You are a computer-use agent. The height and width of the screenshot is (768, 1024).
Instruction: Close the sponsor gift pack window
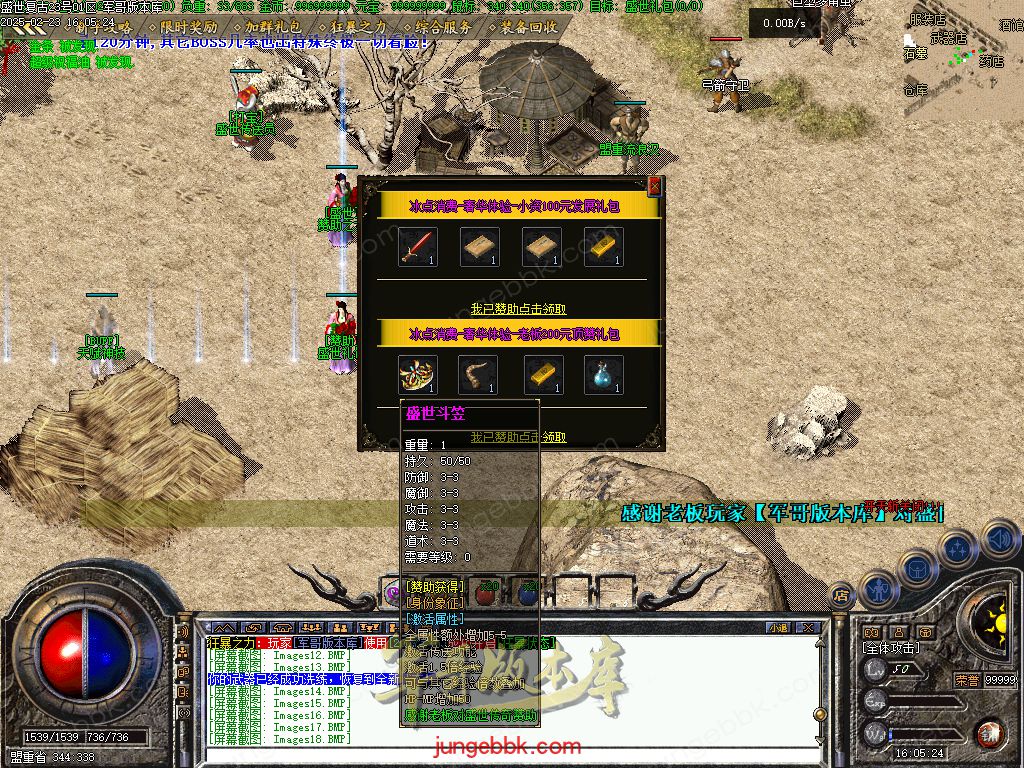click(654, 186)
